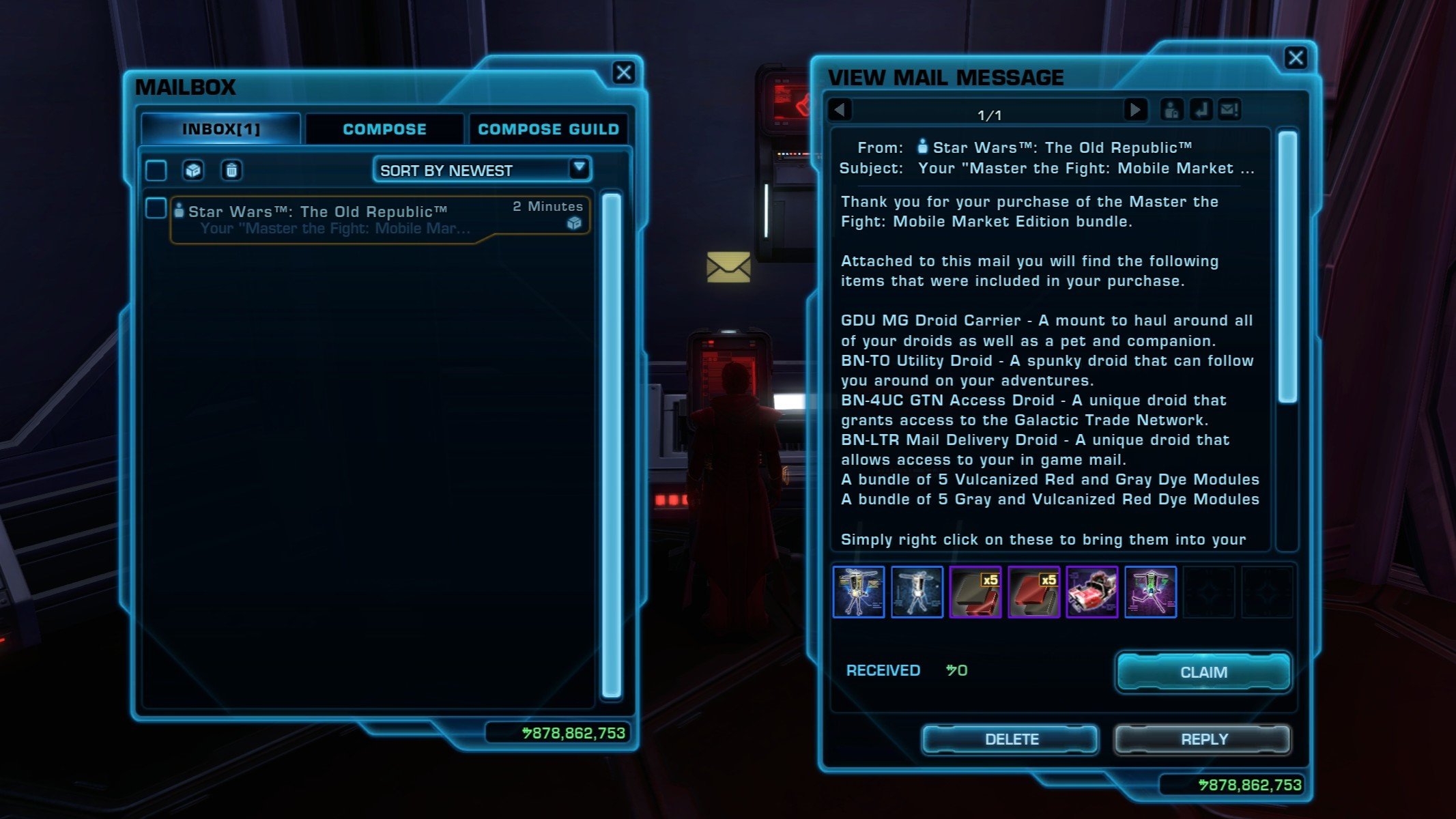
Task: Open the Compose Guild tab
Action: [548, 130]
